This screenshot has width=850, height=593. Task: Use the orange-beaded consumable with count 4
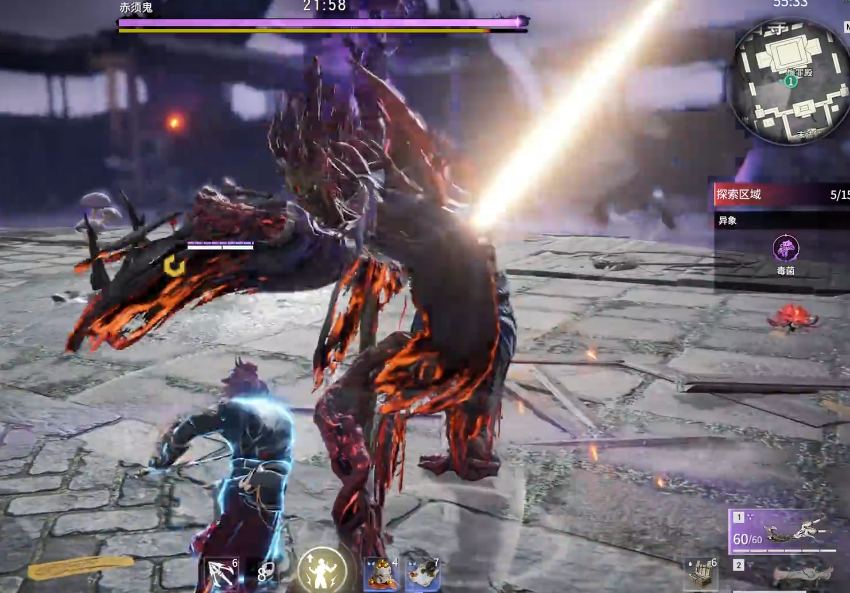[x=380, y=573]
